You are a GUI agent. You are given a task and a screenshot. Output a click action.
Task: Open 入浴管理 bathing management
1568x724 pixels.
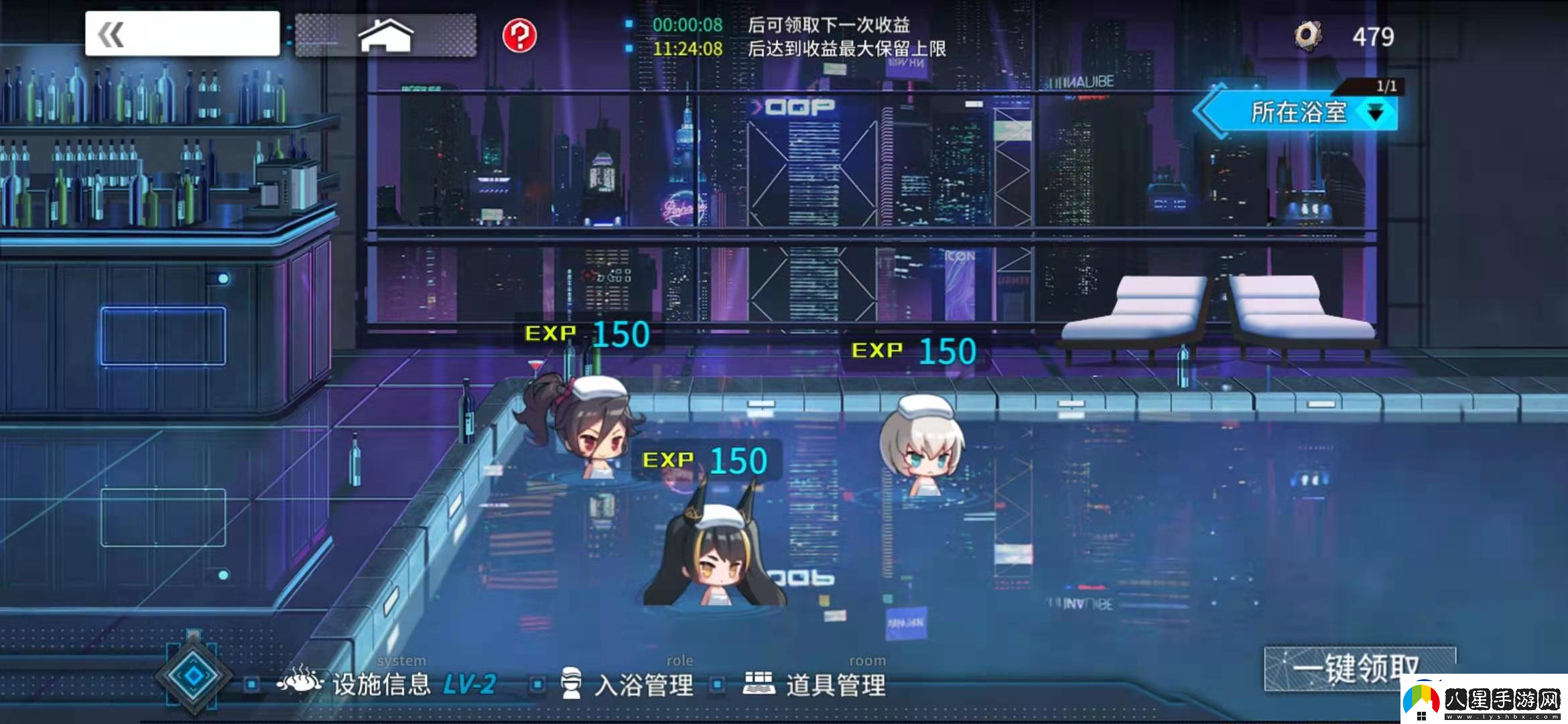point(627,684)
